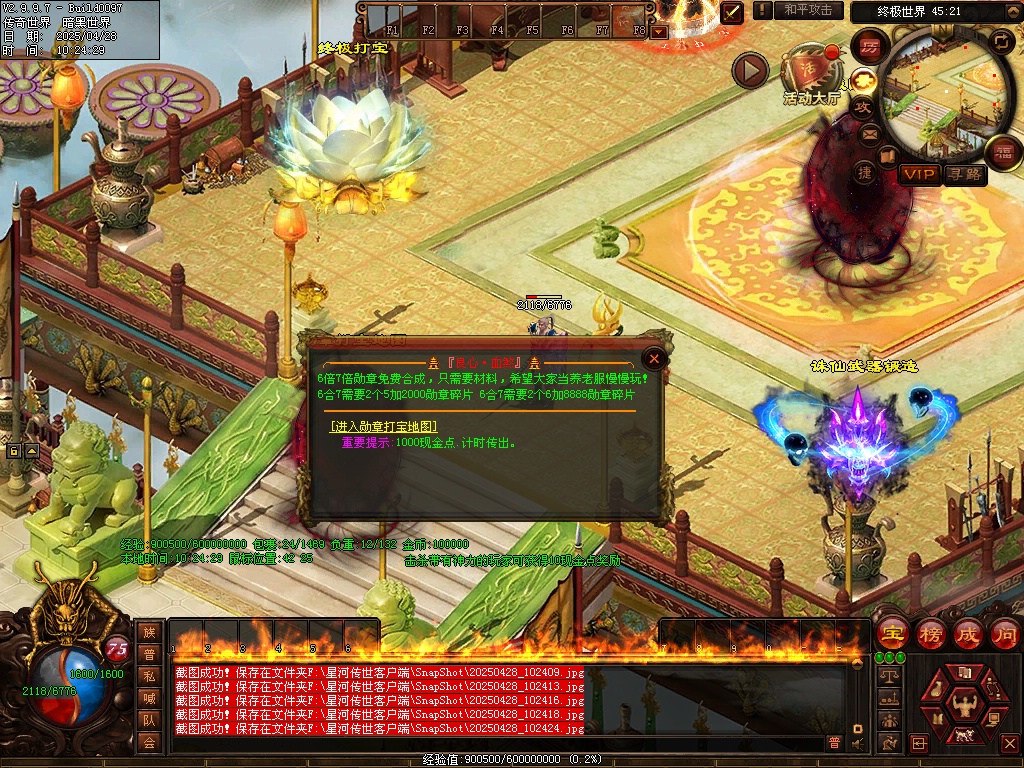Close the medal synthesis dialog
The width and height of the screenshot is (1024, 768).
point(654,358)
